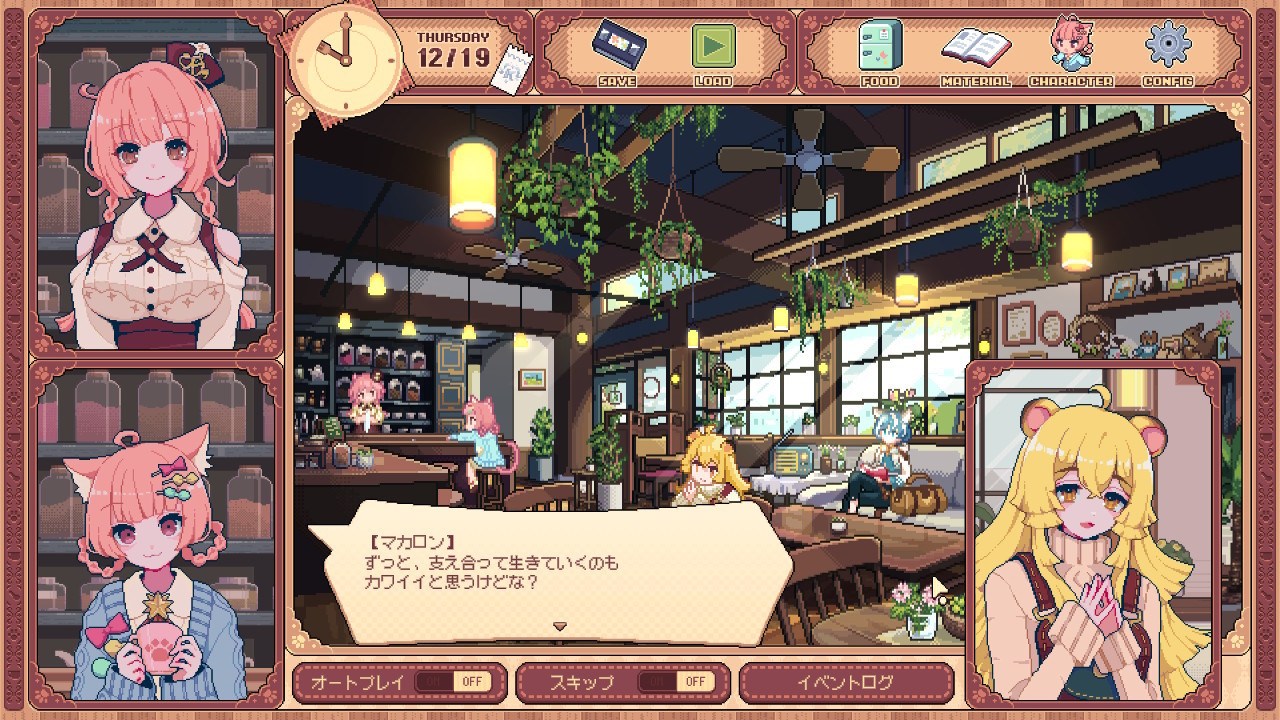
Task: Open the Load menu
Action: 713,52
